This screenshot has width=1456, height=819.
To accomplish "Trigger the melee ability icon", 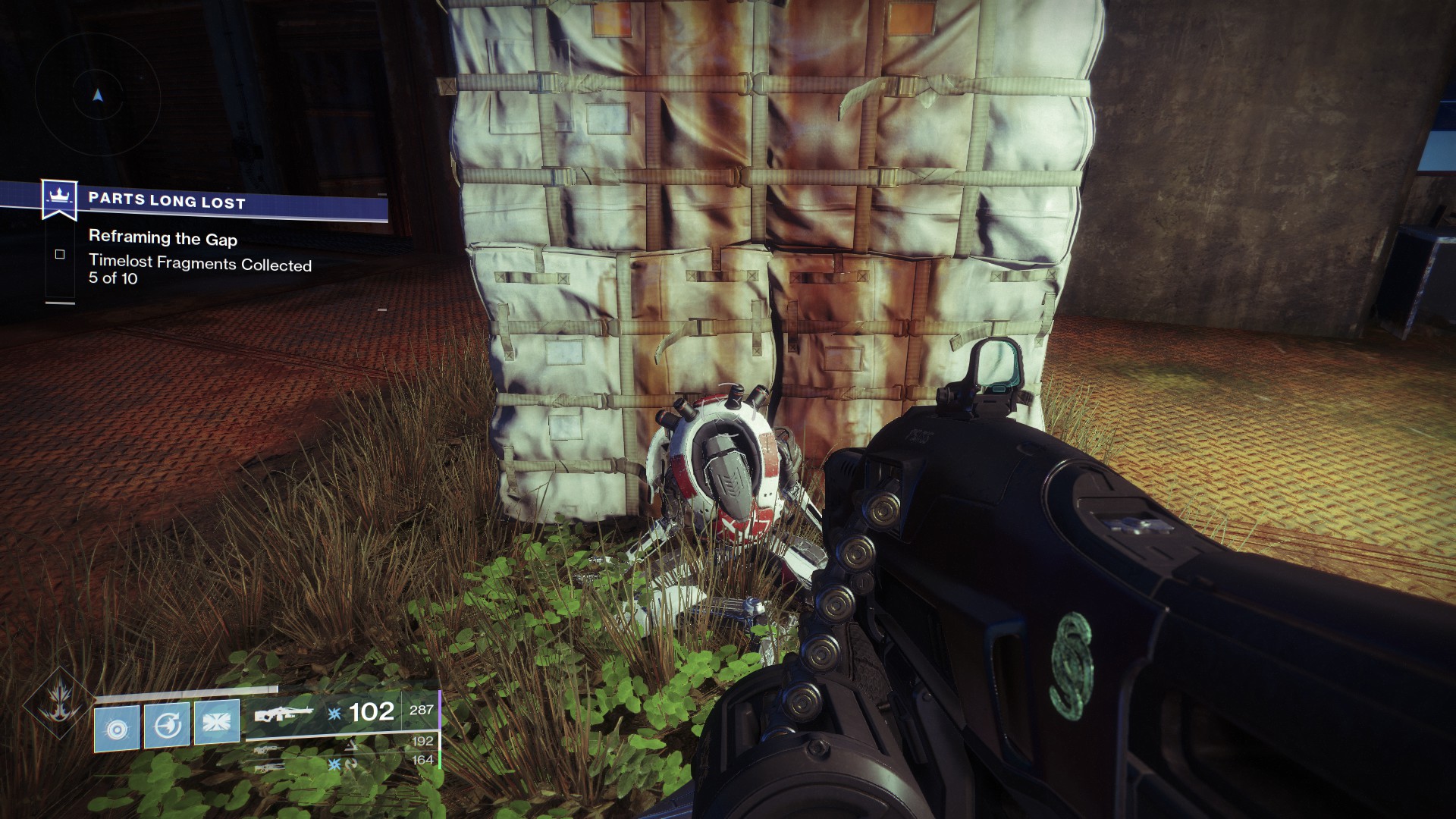I will tap(167, 726).
